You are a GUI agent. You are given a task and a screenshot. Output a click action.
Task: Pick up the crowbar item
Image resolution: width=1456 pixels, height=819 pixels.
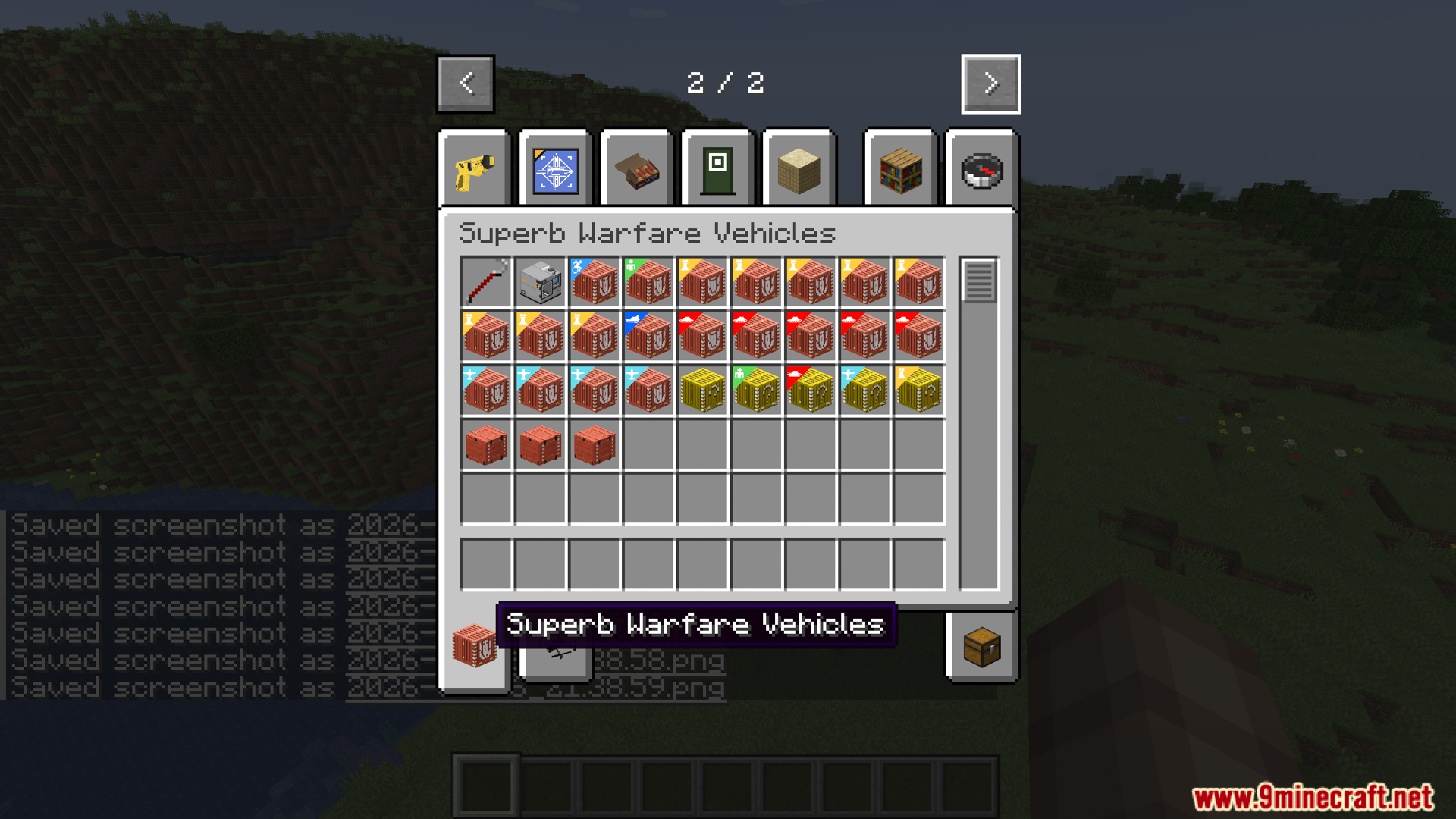485,282
